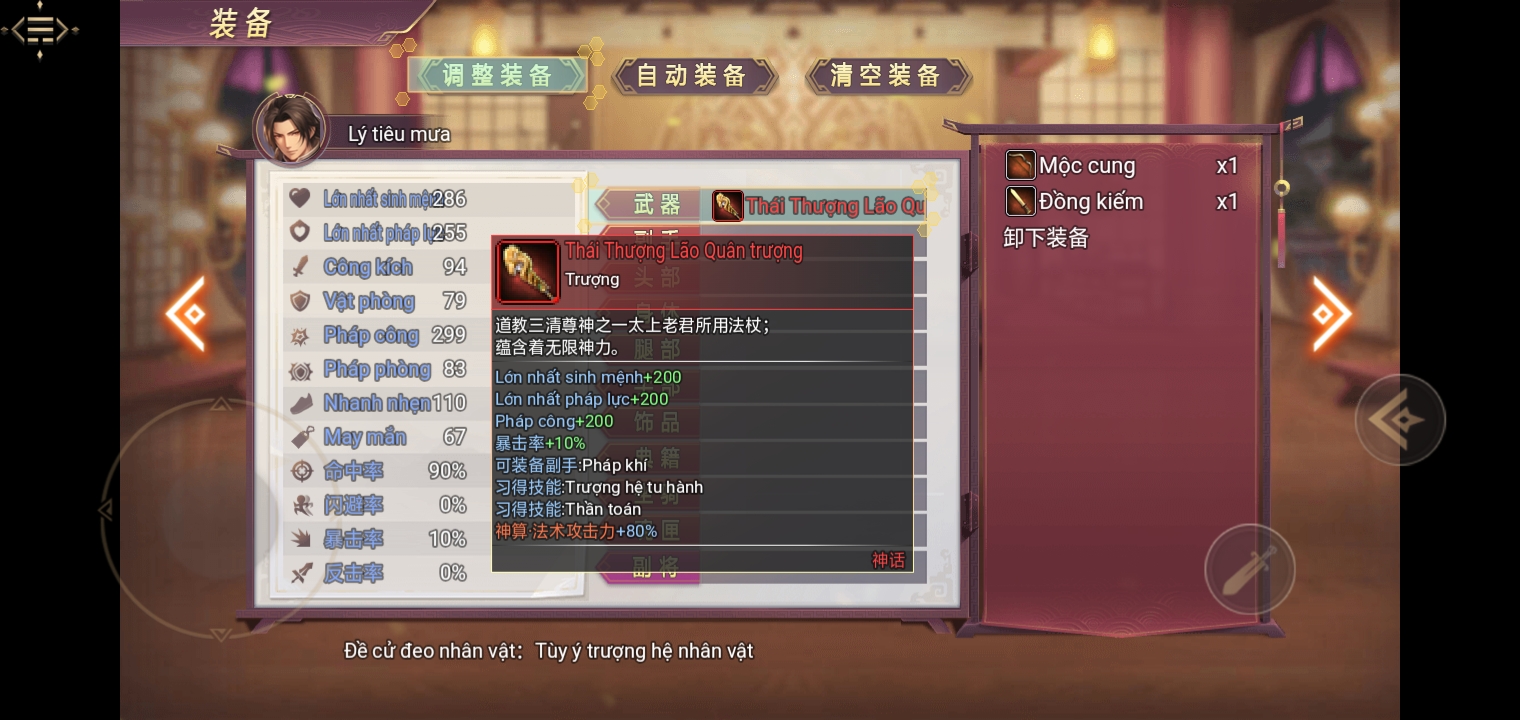The width and height of the screenshot is (1520, 720).
Task: Choose the 卸下装备 unequip option
Action: pos(1046,238)
